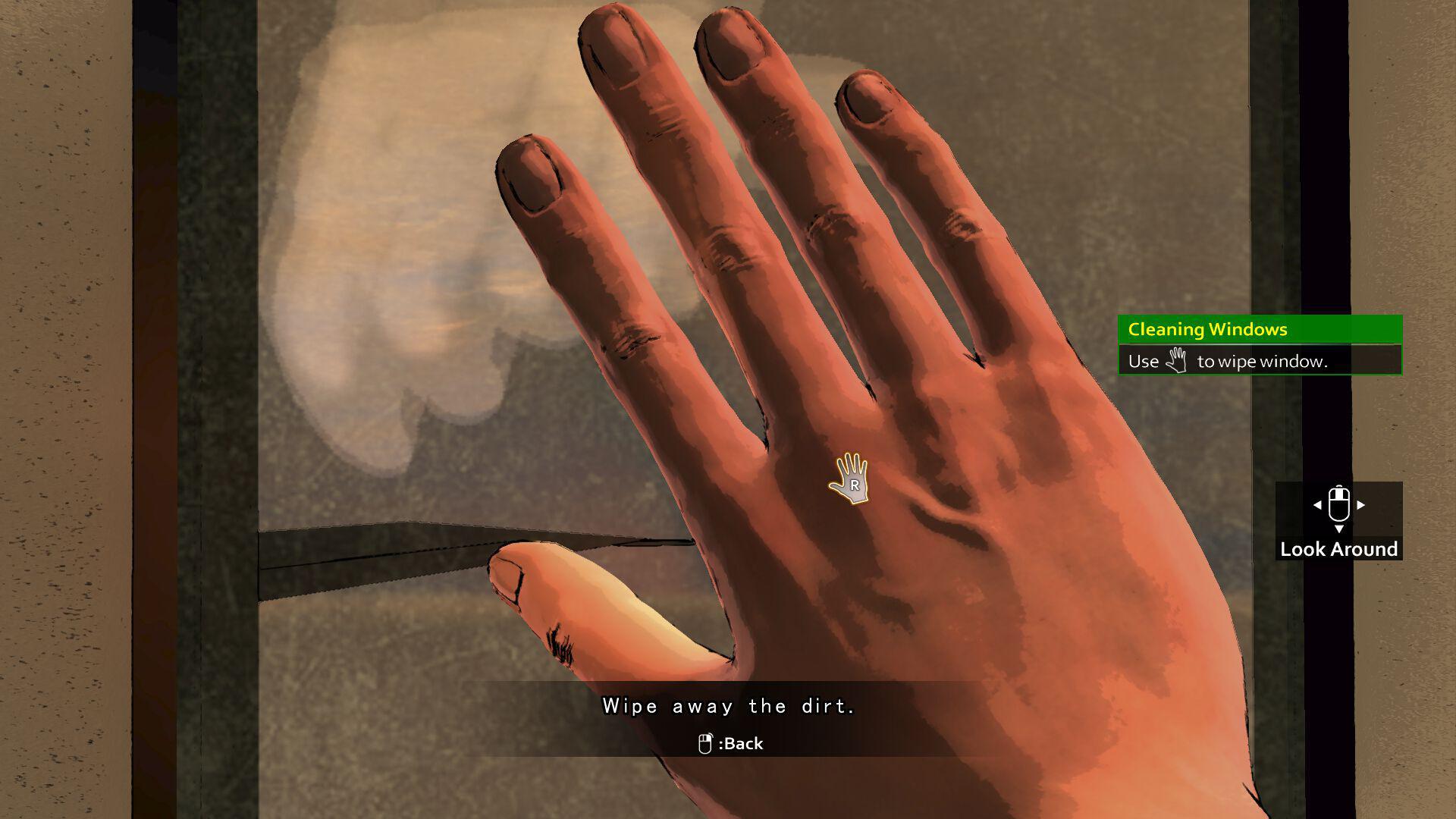Screen dimensions: 1456x819
Task: Click the hand icon in the objective prompt
Action: click(1178, 360)
